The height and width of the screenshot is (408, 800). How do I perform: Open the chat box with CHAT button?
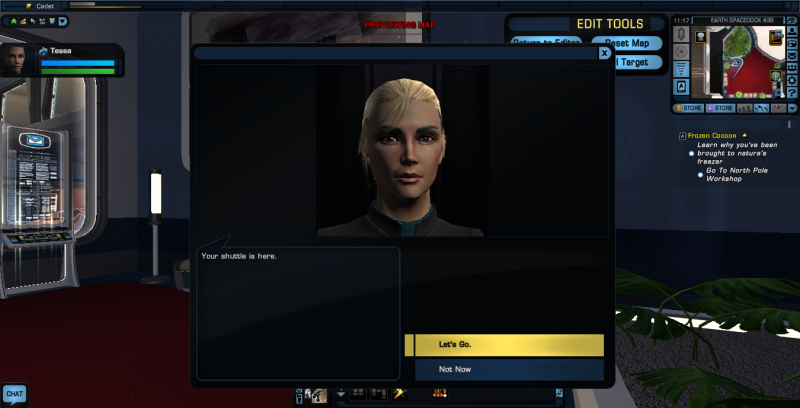pyautogui.click(x=14, y=394)
